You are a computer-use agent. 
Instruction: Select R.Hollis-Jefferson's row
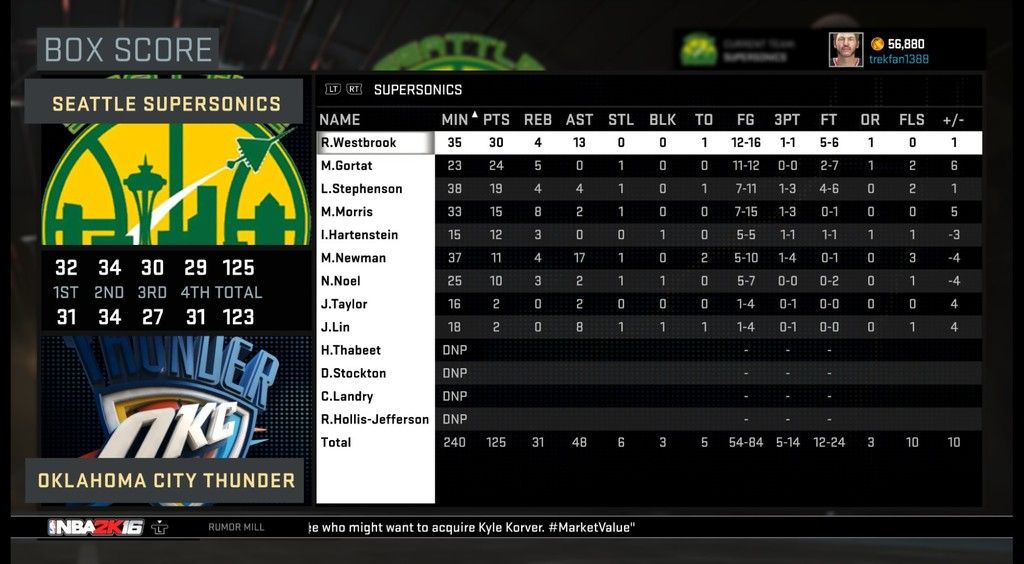point(375,419)
